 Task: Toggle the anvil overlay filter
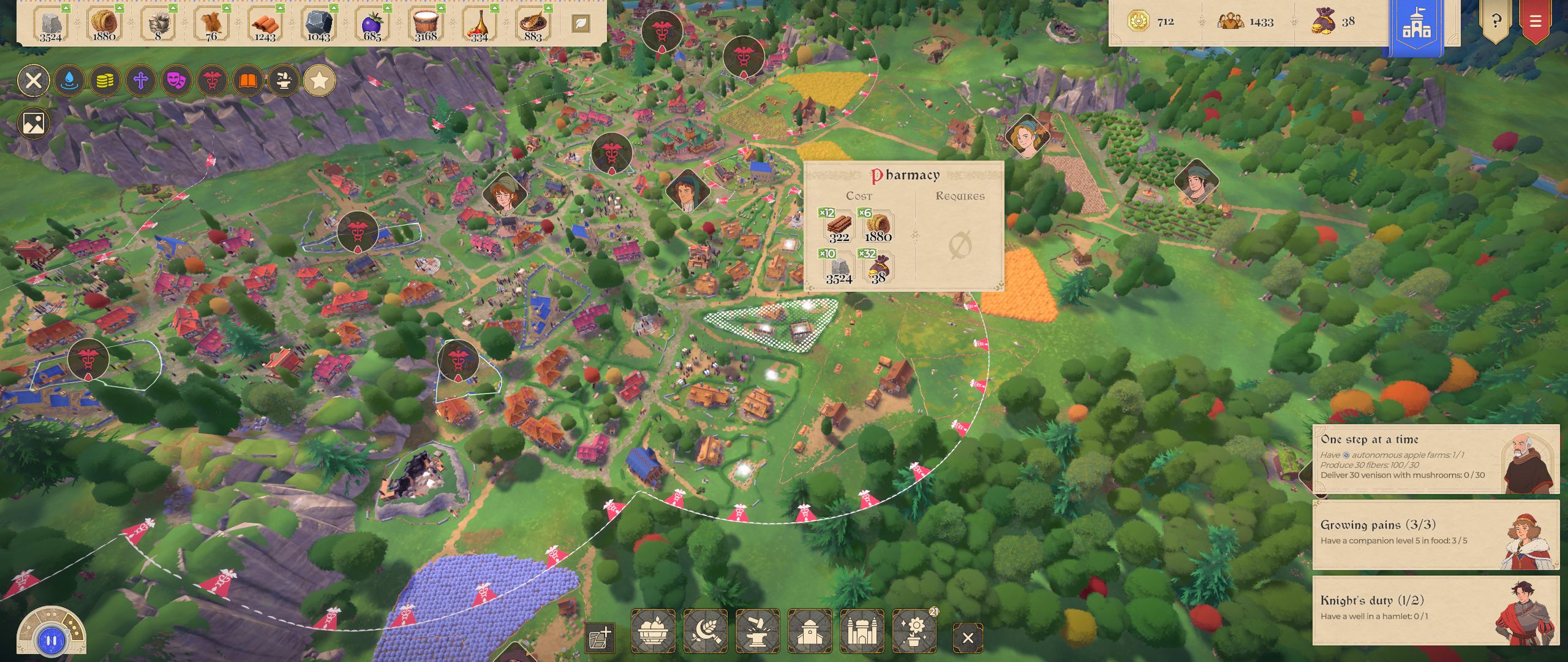point(284,80)
